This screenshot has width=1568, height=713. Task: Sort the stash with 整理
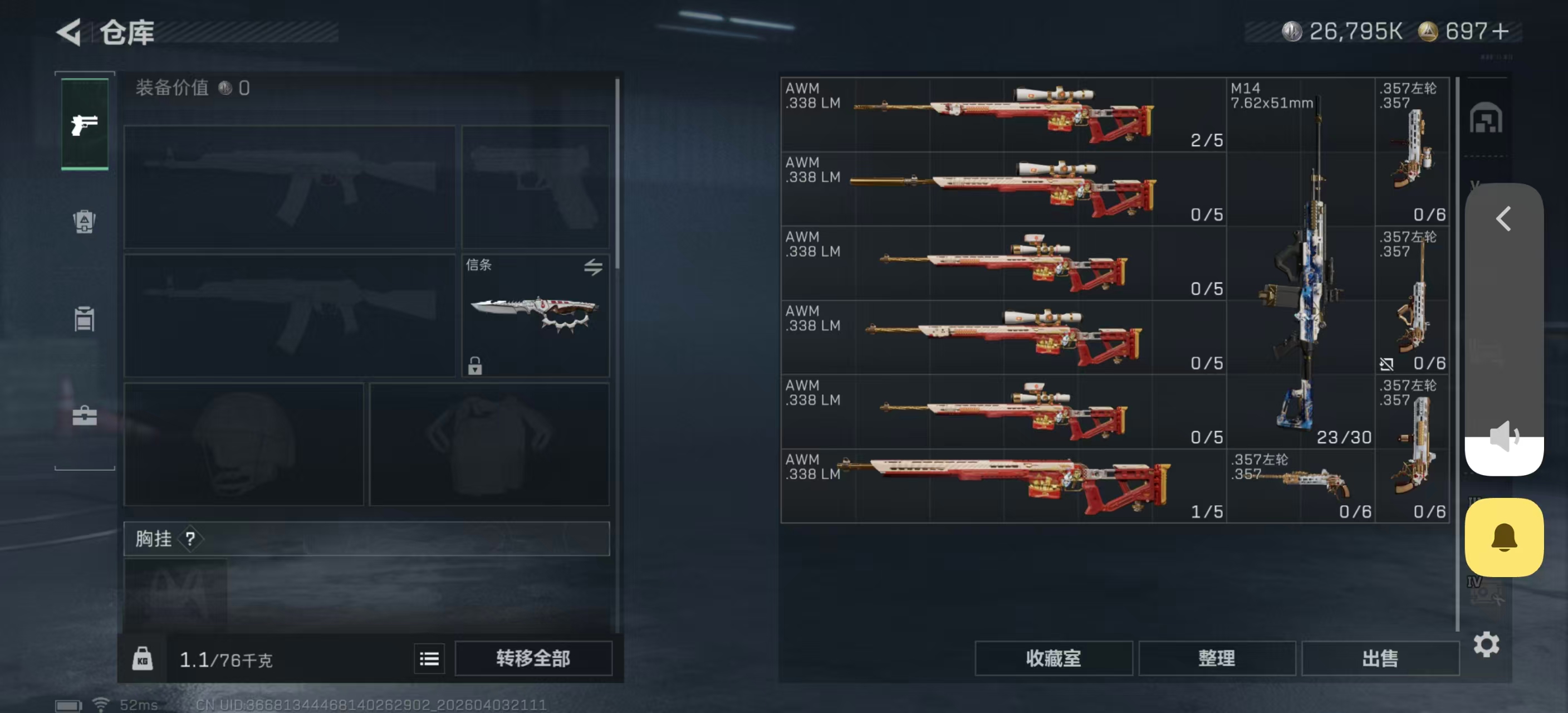(x=1216, y=658)
